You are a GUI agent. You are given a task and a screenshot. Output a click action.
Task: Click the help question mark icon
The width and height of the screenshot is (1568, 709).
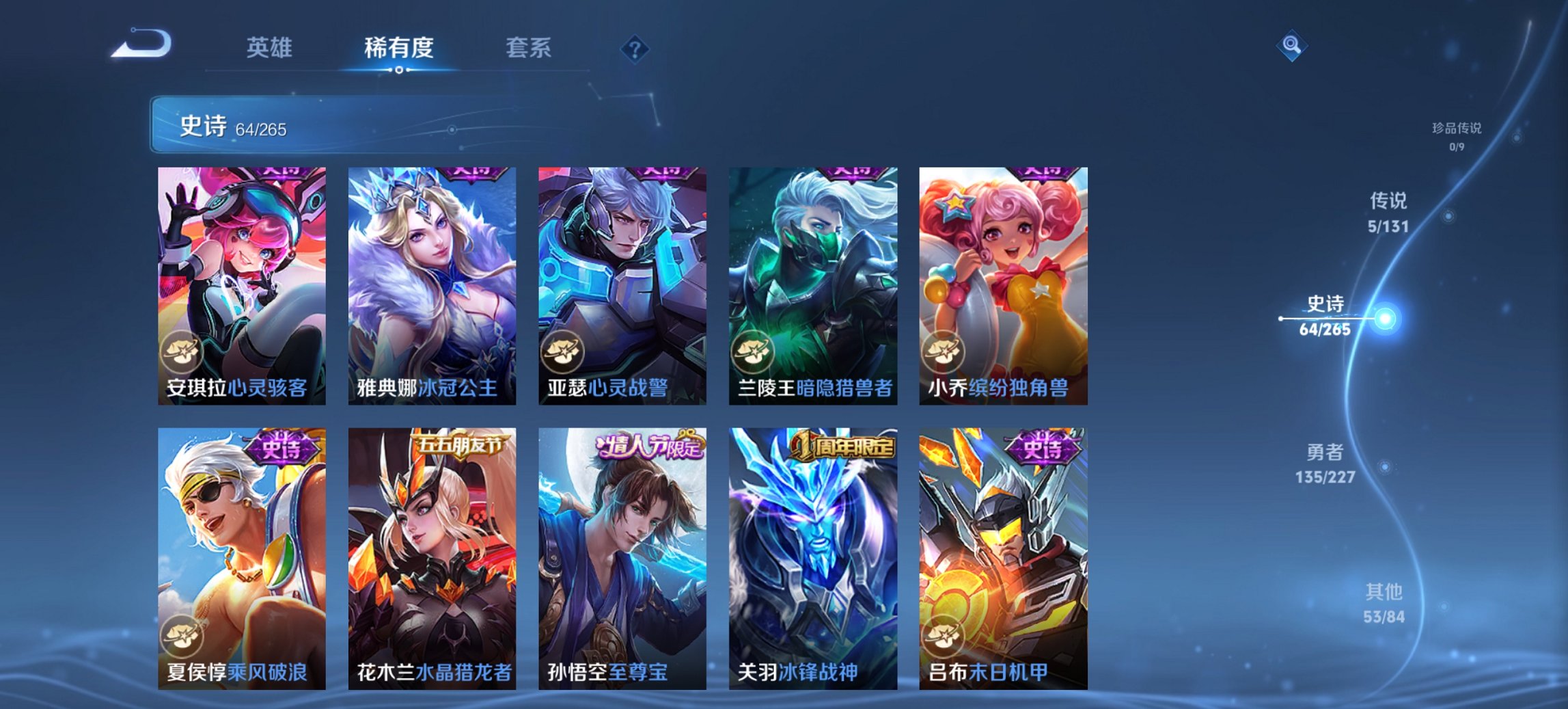(634, 49)
